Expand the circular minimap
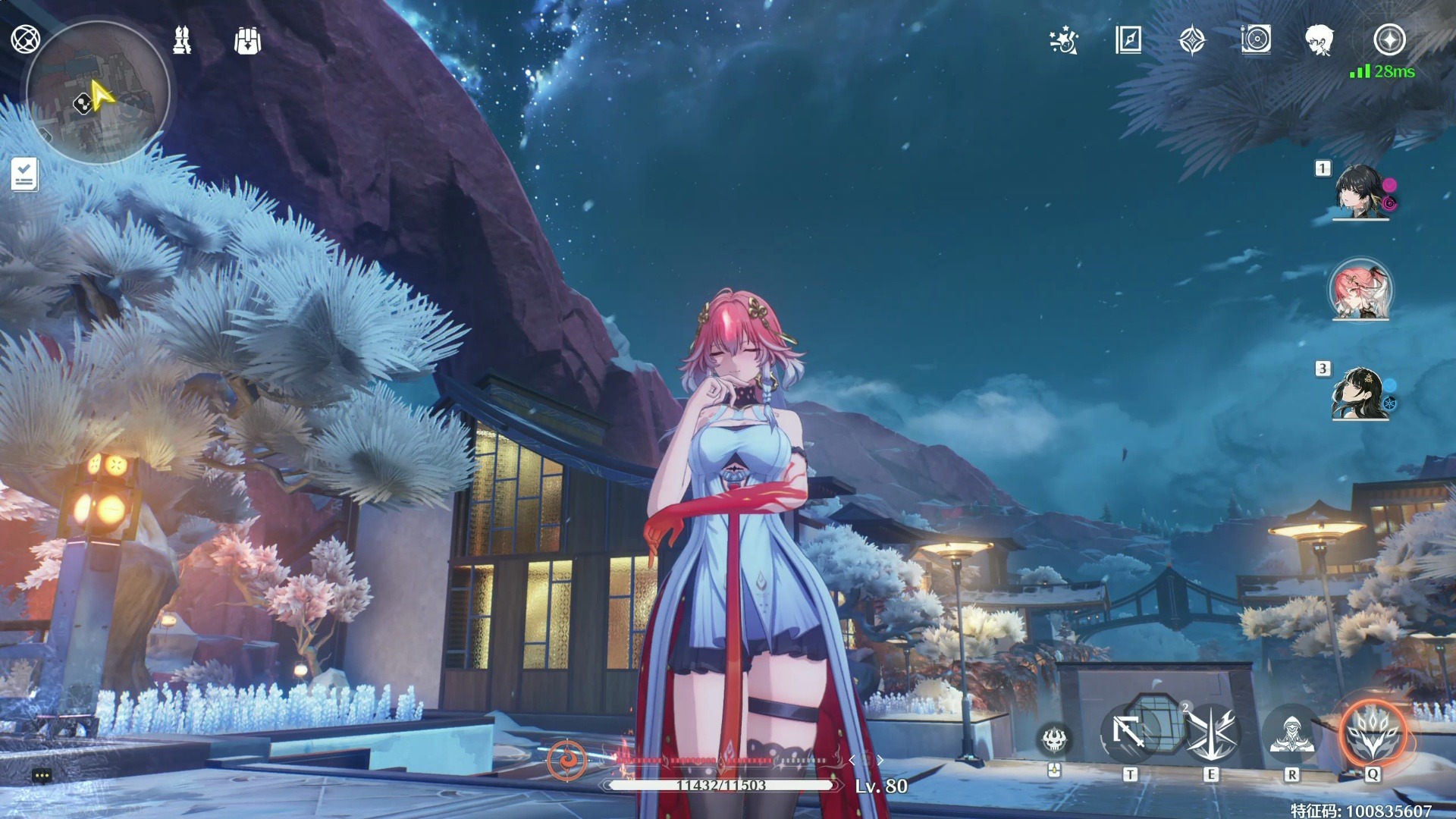Image resolution: width=1456 pixels, height=819 pixels. coord(98,93)
